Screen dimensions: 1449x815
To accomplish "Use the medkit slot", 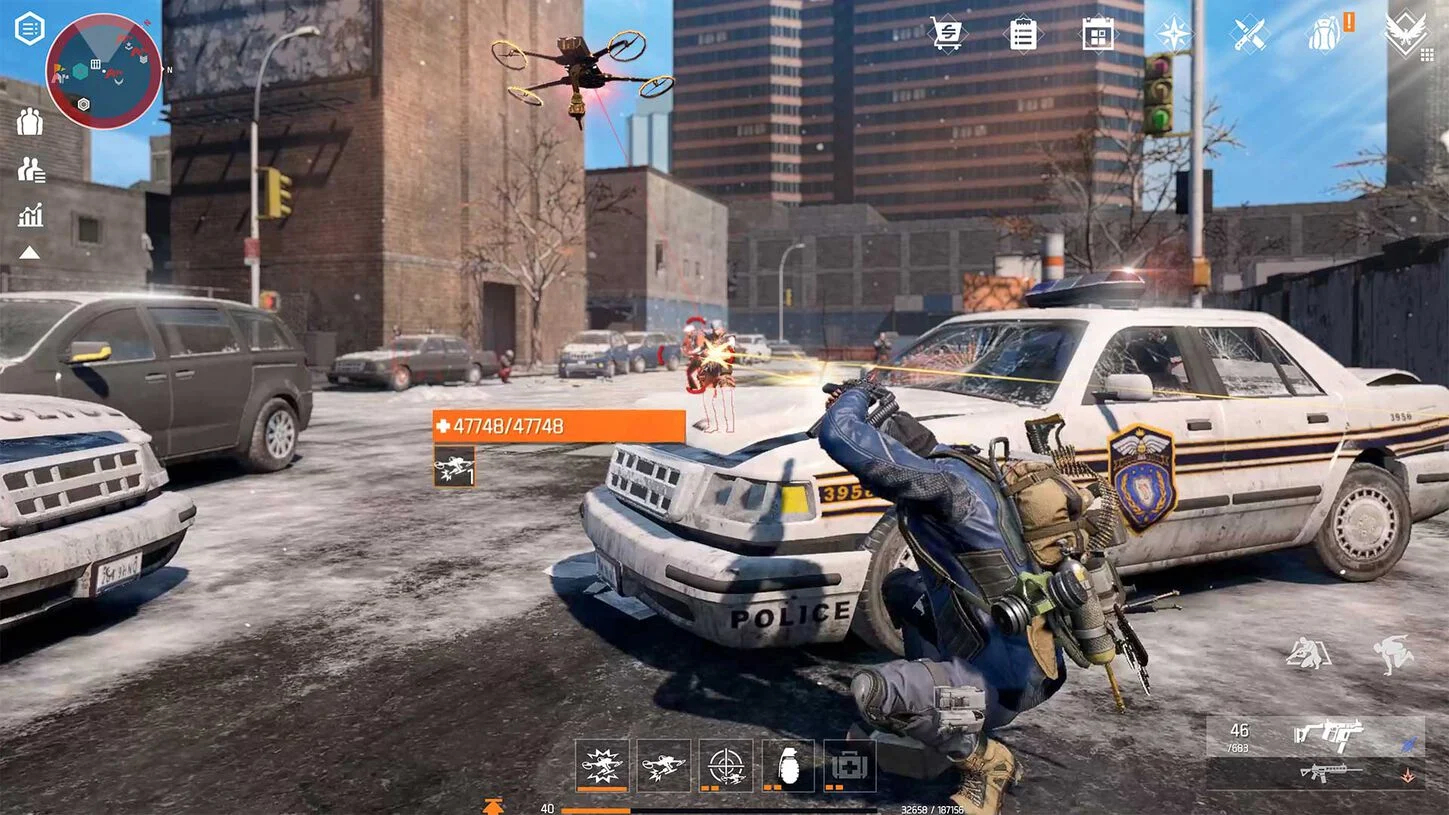I will (x=850, y=765).
